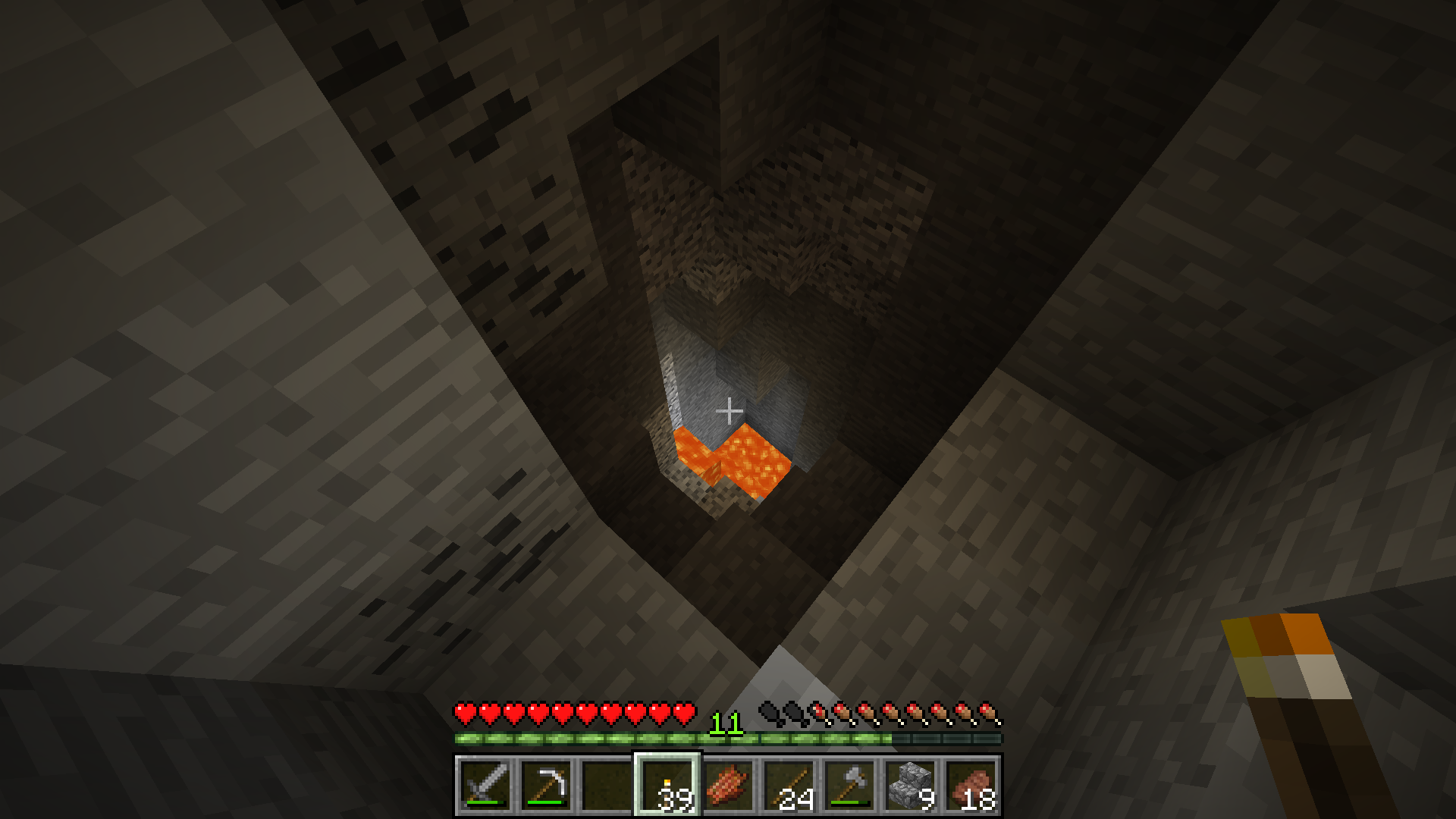Pick the stack of 24 sticks

(x=789, y=785)
